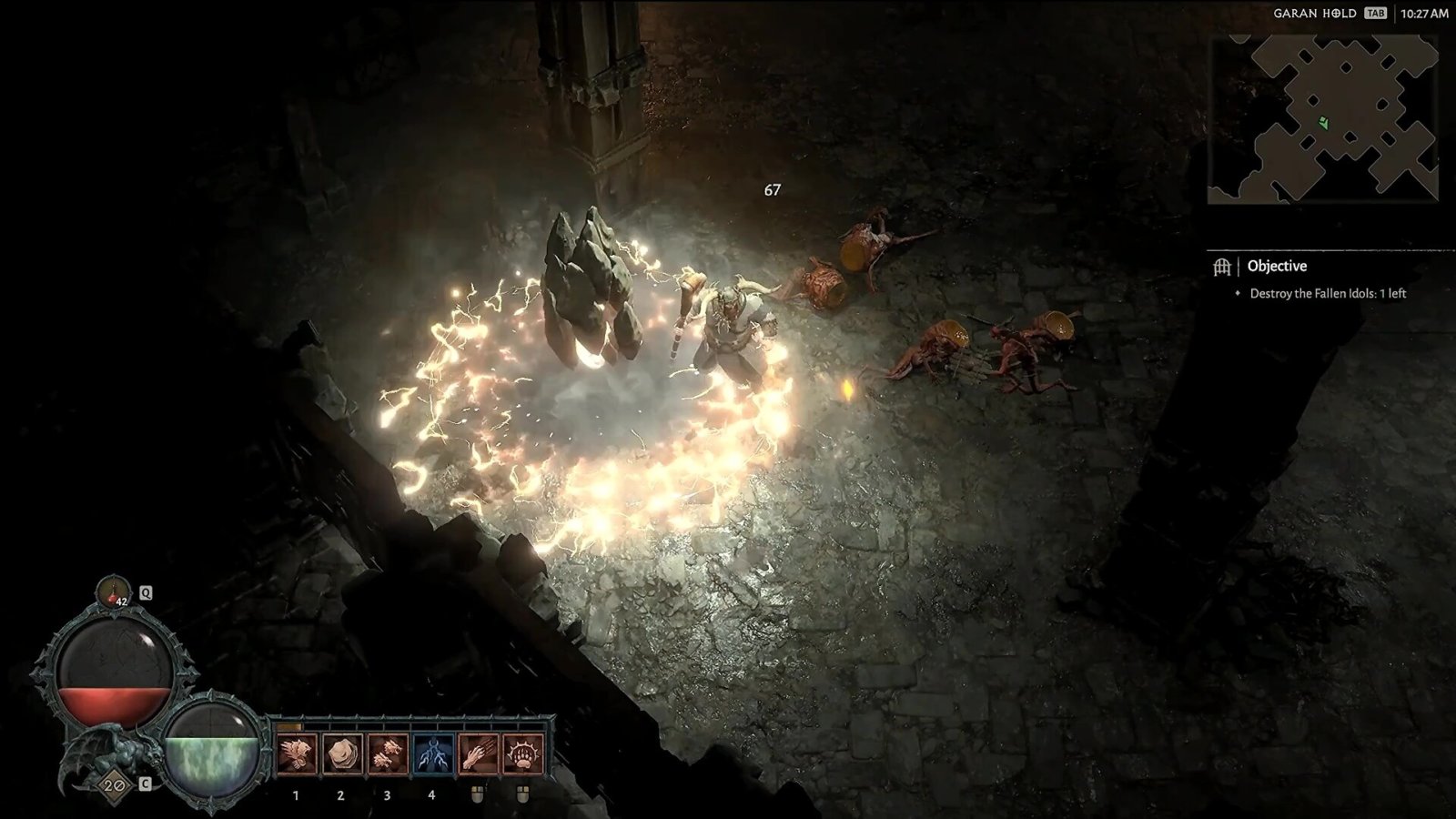The image size is (1456, 819).
Task: Select the Destroy the Fallen Idols objective
Action: tap(1327, 293)
